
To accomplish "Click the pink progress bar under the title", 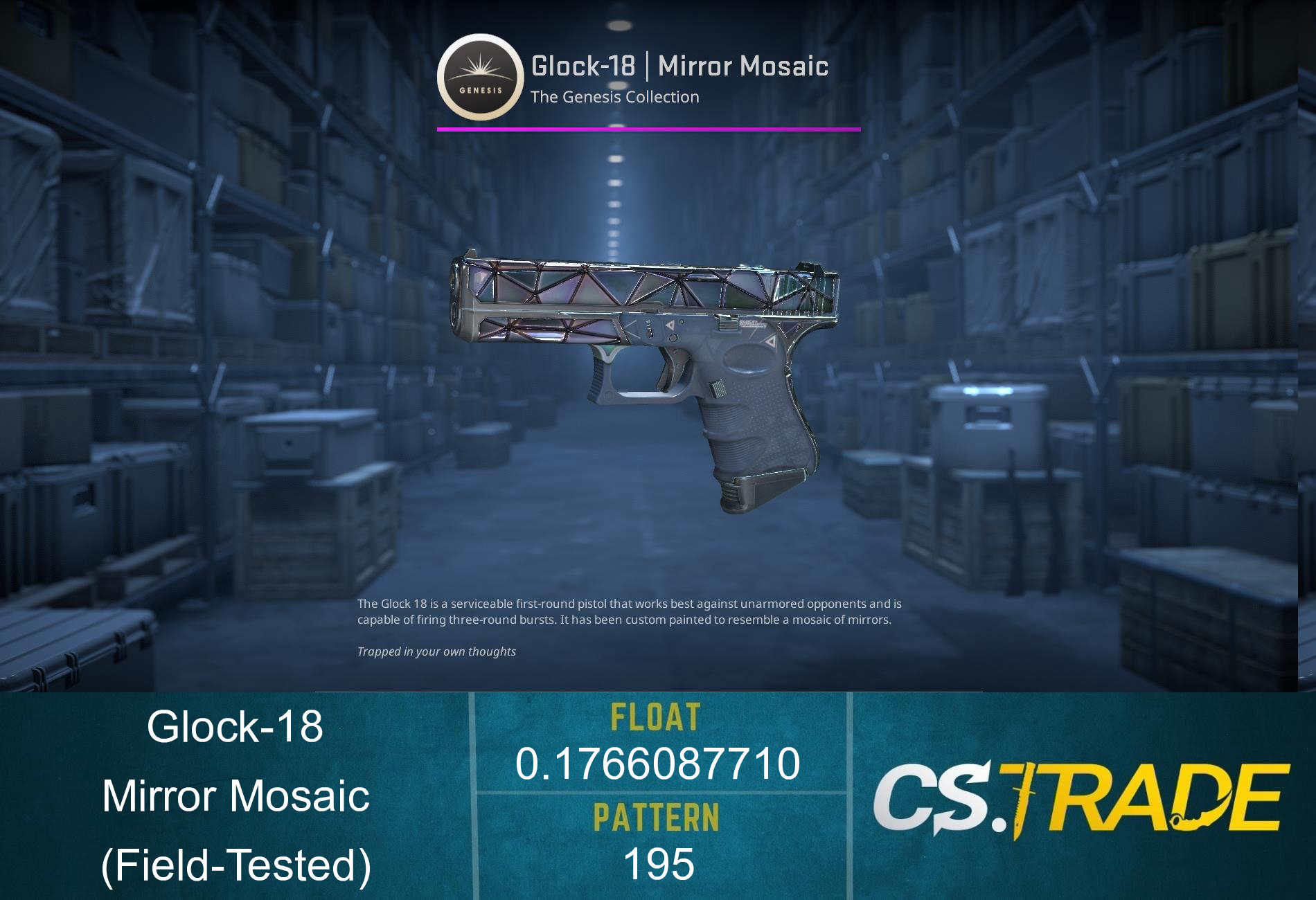I will point(648,128).
